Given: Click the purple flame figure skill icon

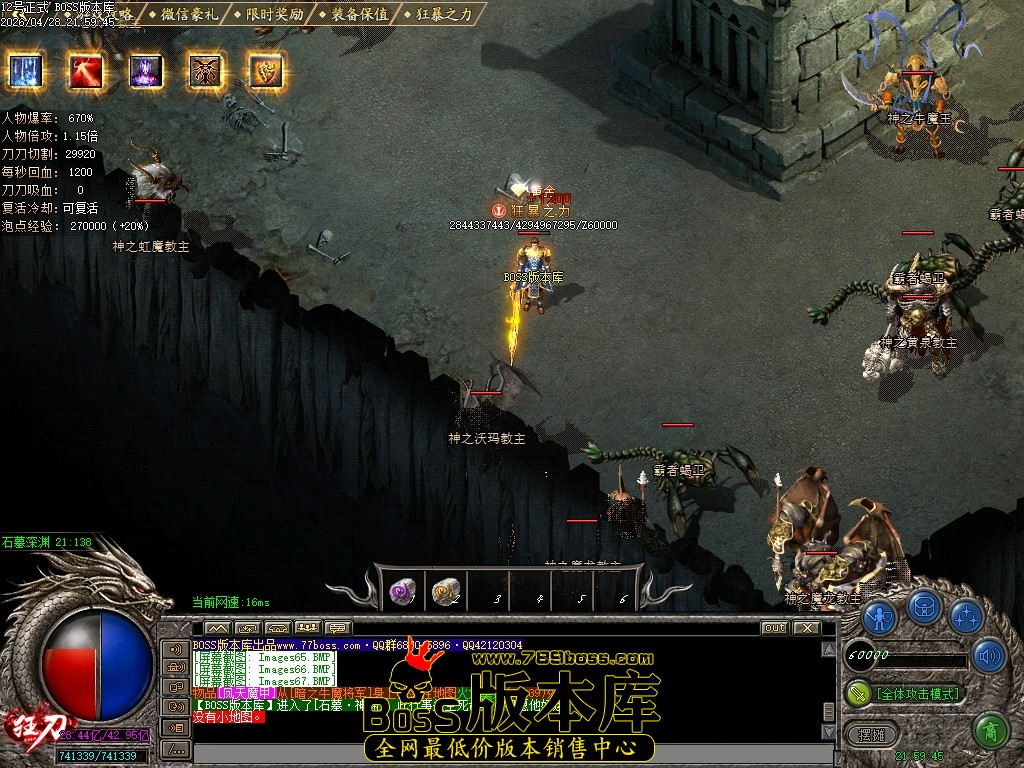Looking at the screenshot, I should tap(146, 71).
